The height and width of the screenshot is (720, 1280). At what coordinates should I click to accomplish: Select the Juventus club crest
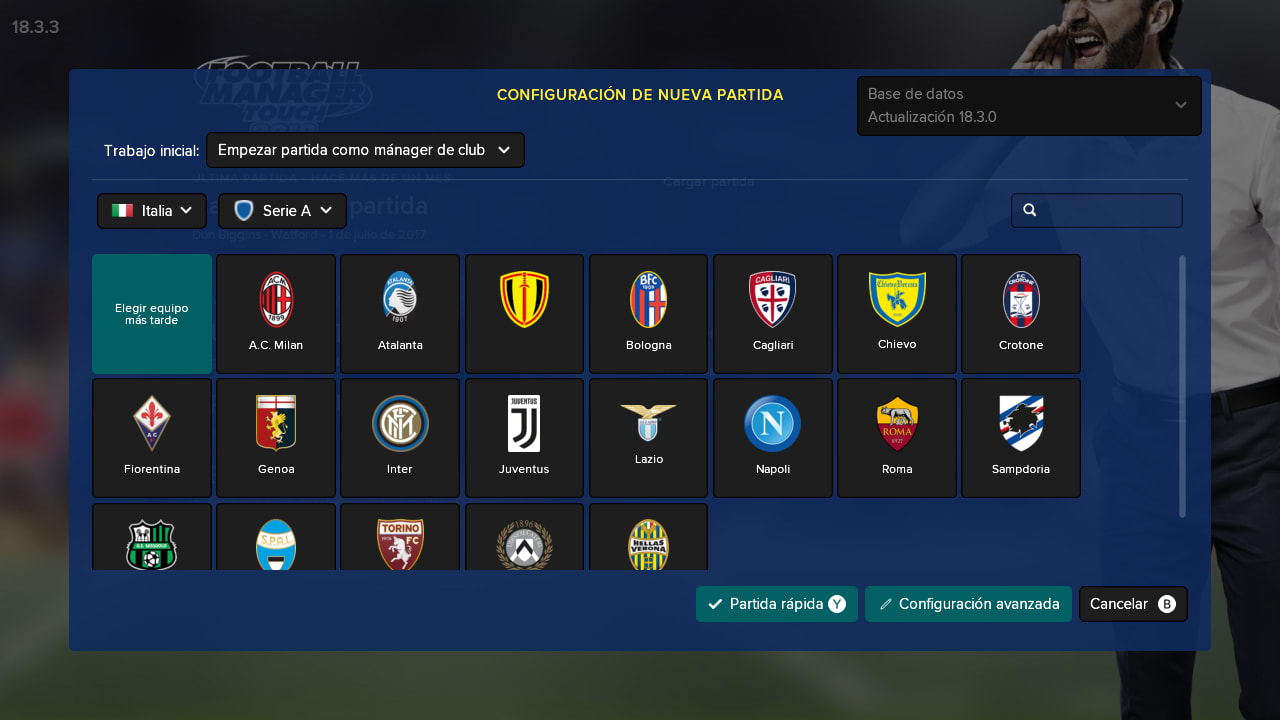[x=524, y=437]
